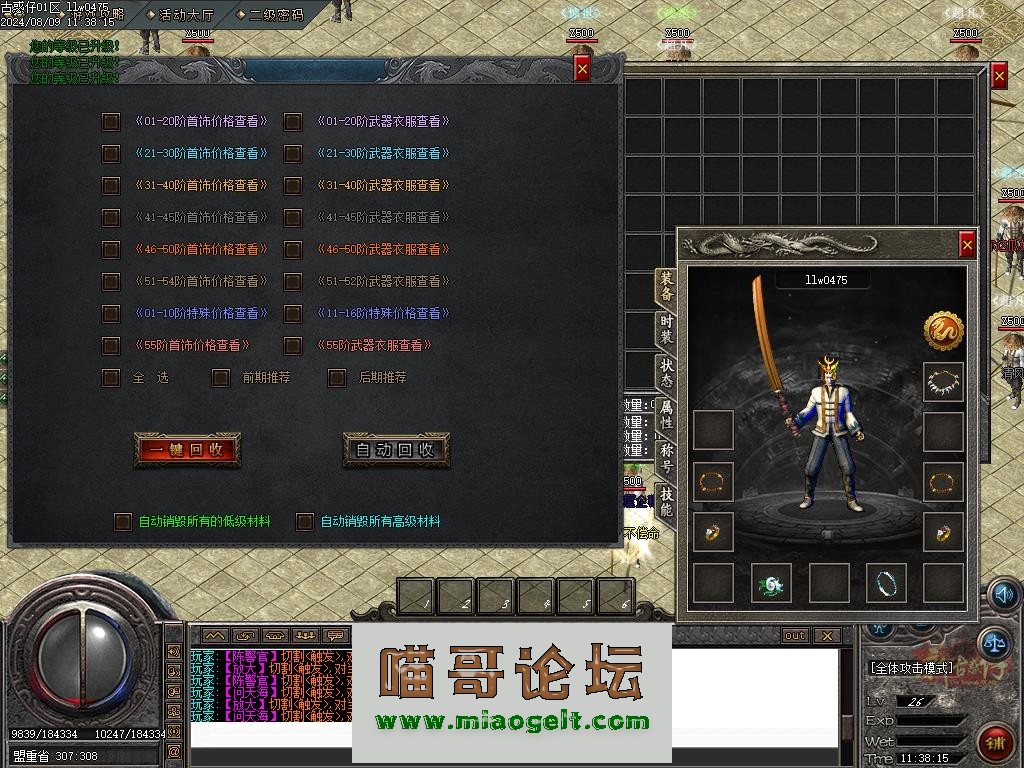Toggle 自动销毁所有高级材料 checkbox
This screenshot has width=1024, height=768.
(x=305, y=521)
